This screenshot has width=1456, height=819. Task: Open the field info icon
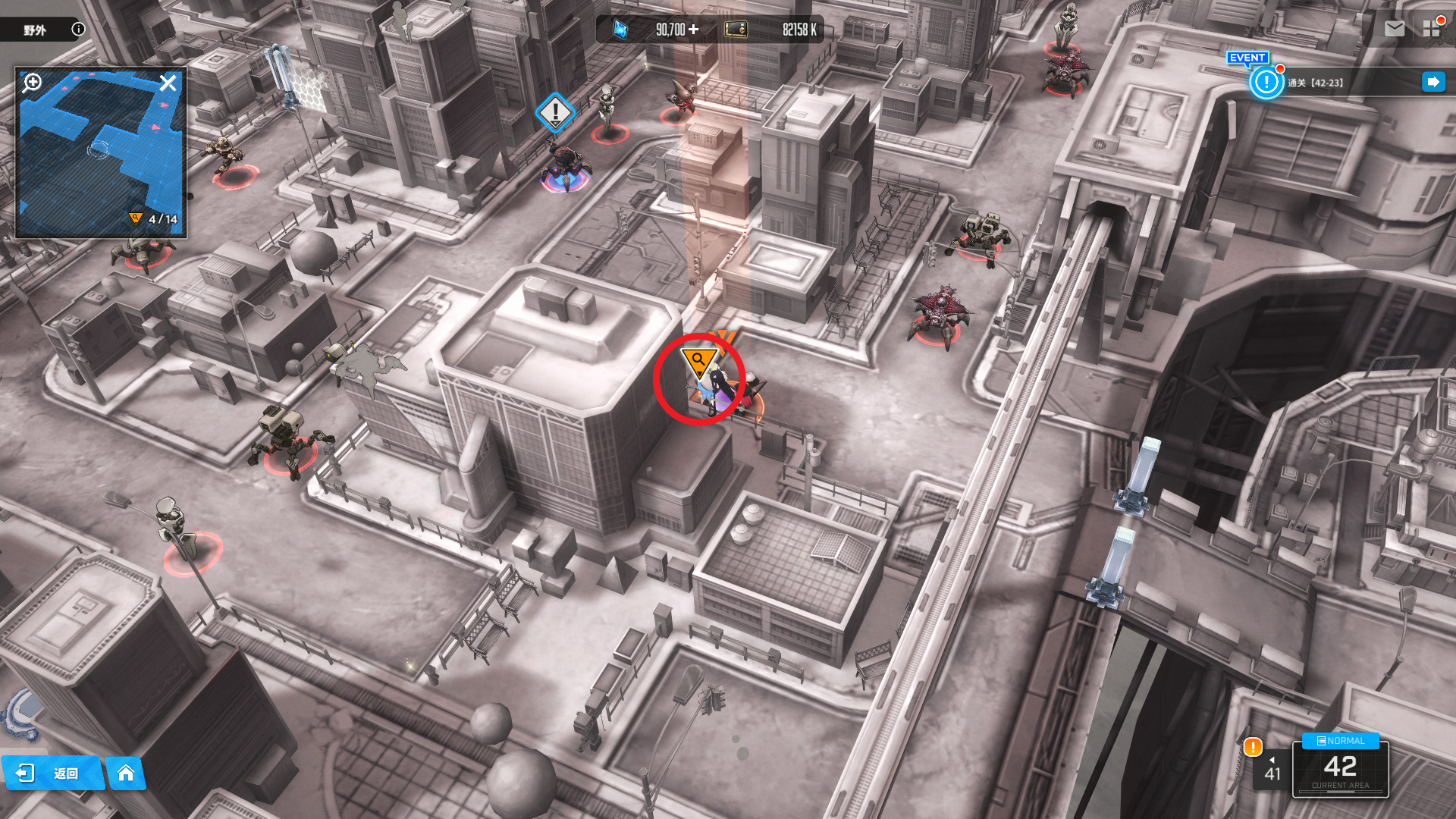tap(78, 29)
